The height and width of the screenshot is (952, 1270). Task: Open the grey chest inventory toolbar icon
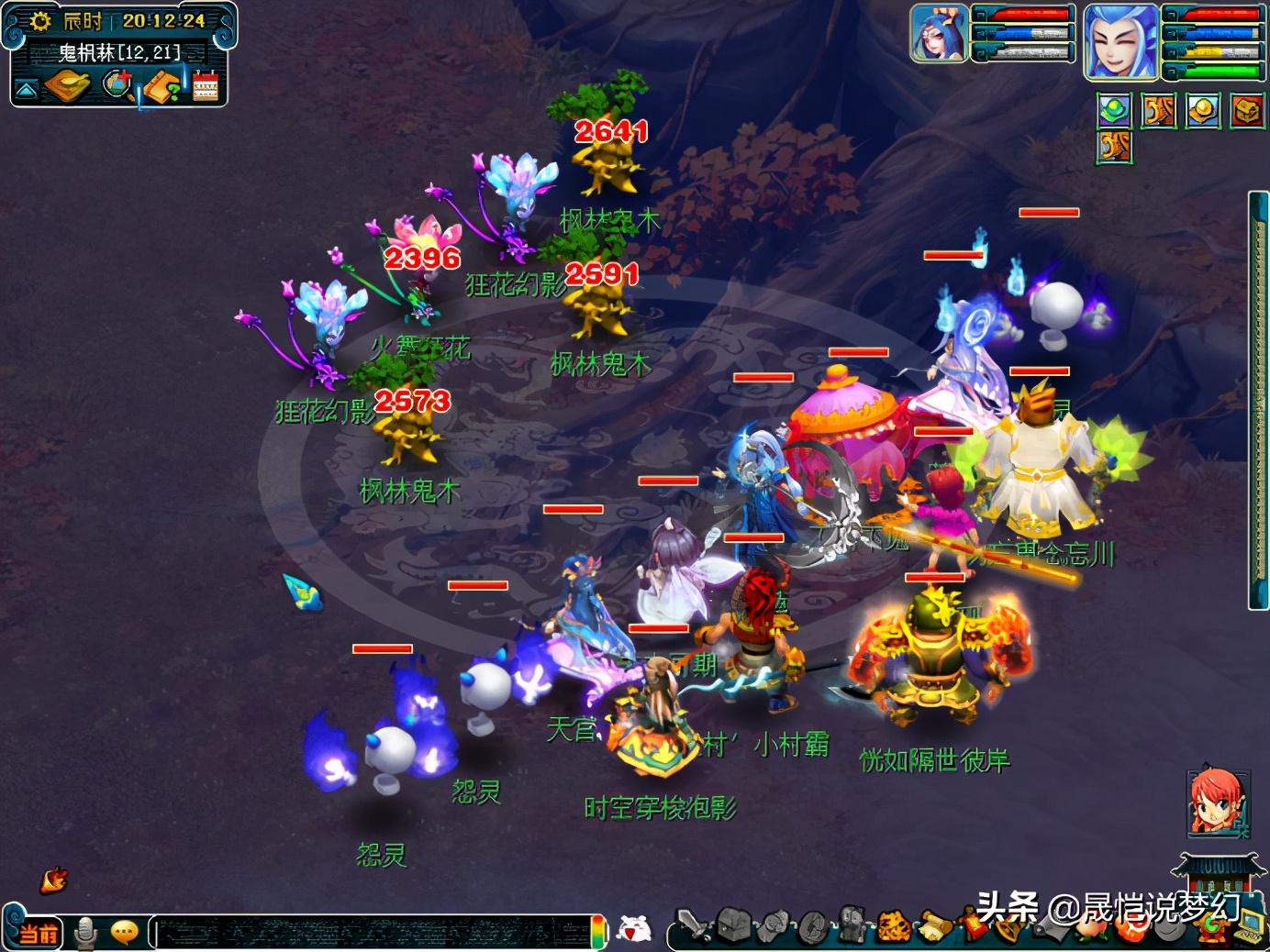pyautogui.click(x=734, y=926)
